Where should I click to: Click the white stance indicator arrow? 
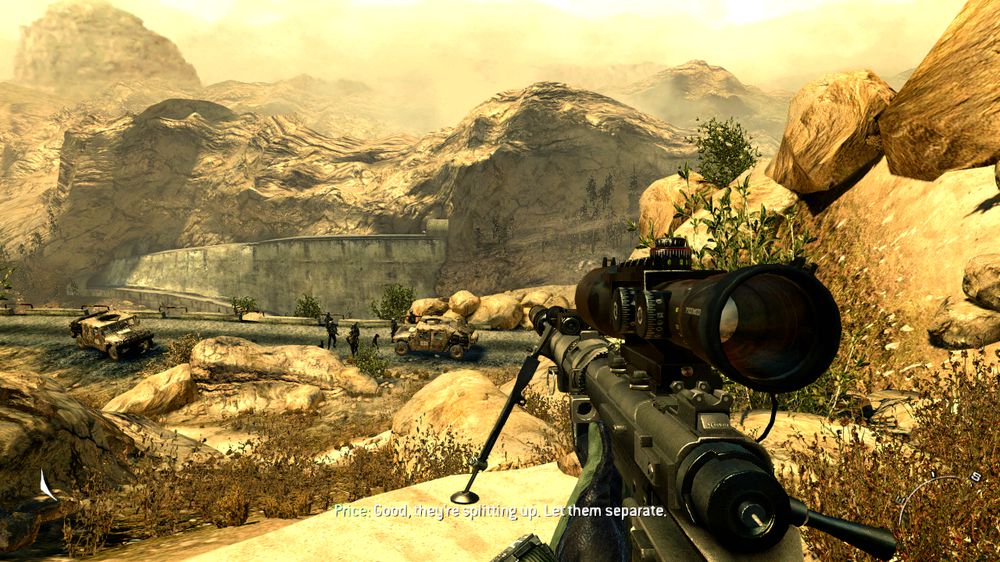47,487
